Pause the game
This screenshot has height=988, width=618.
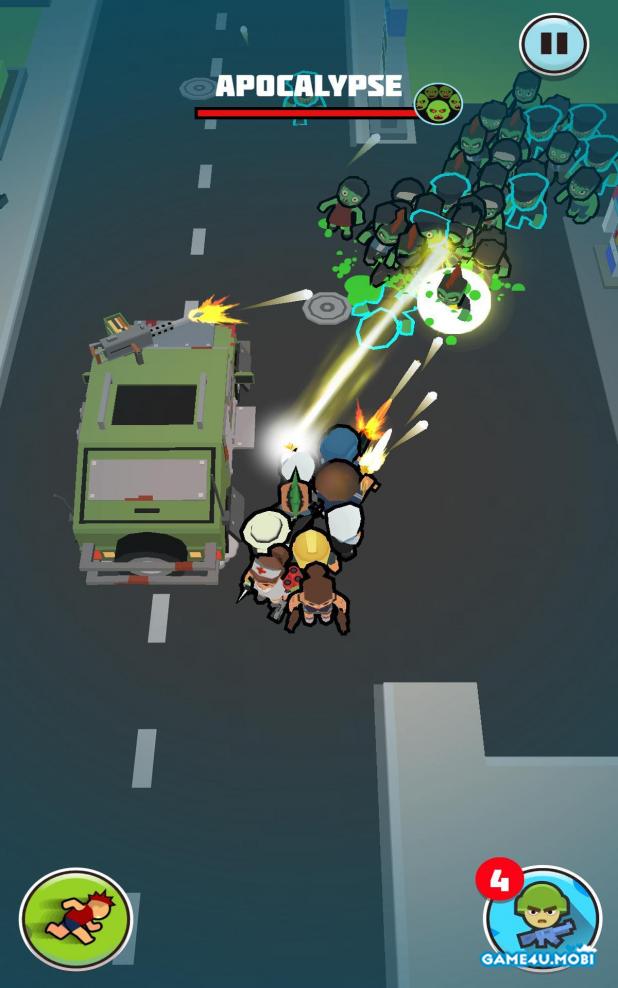(553, 44)
